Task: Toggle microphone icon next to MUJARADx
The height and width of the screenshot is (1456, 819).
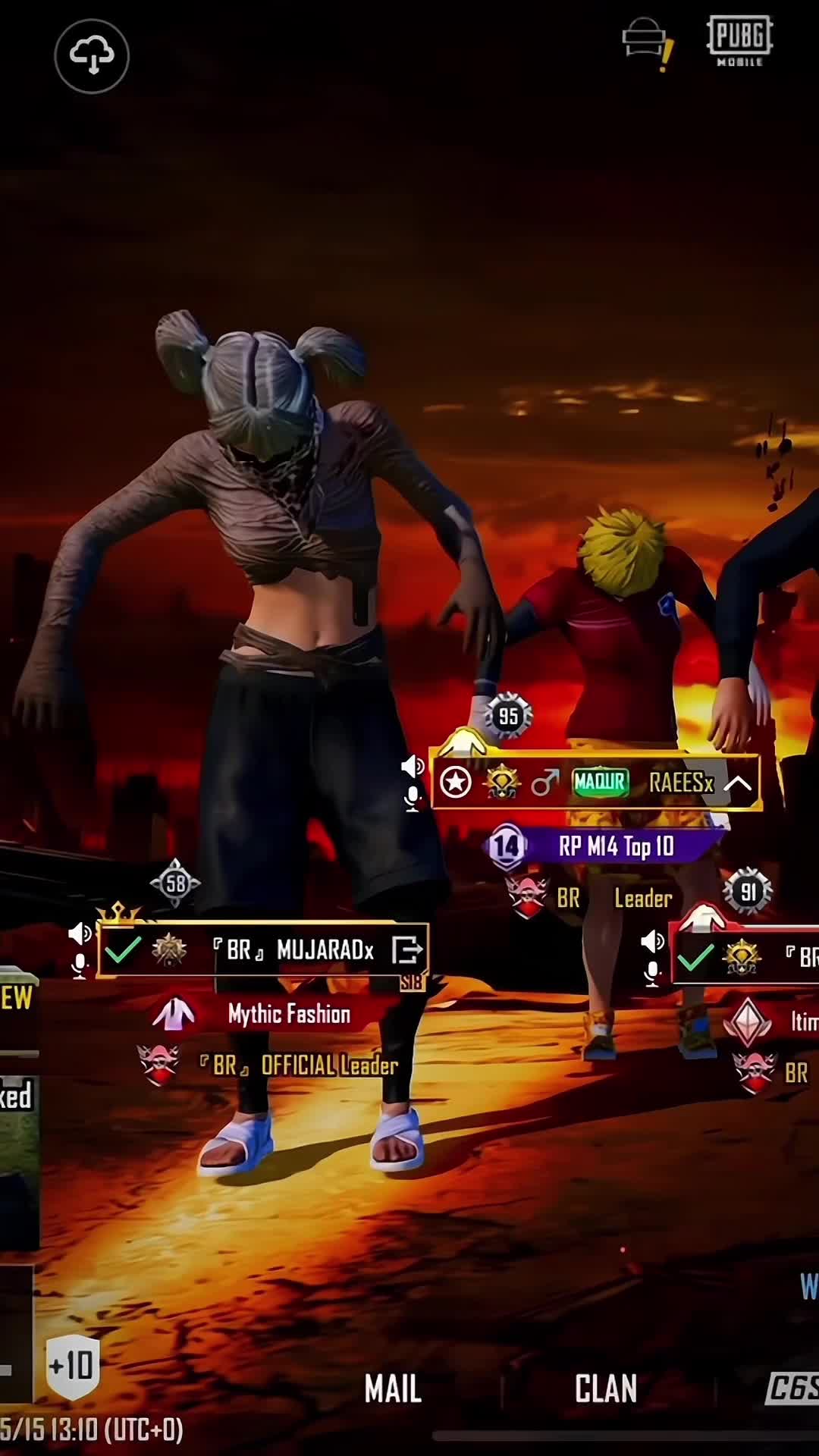Action: click(x=80, y=965)
